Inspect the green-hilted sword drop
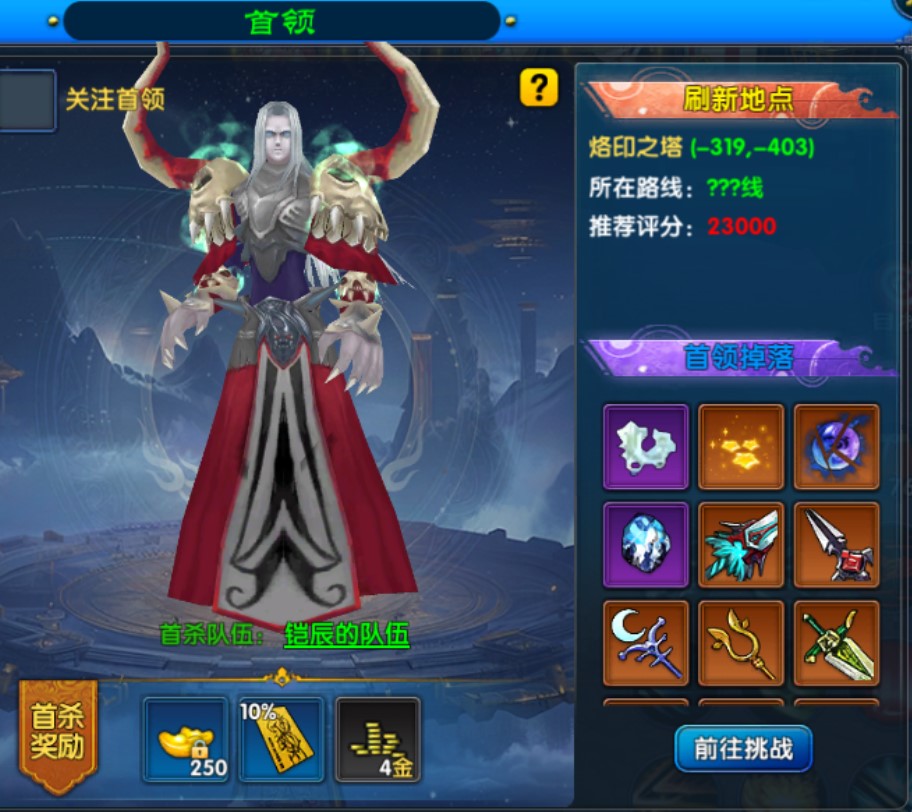The image size is (912, 812). tap(837, 643)
